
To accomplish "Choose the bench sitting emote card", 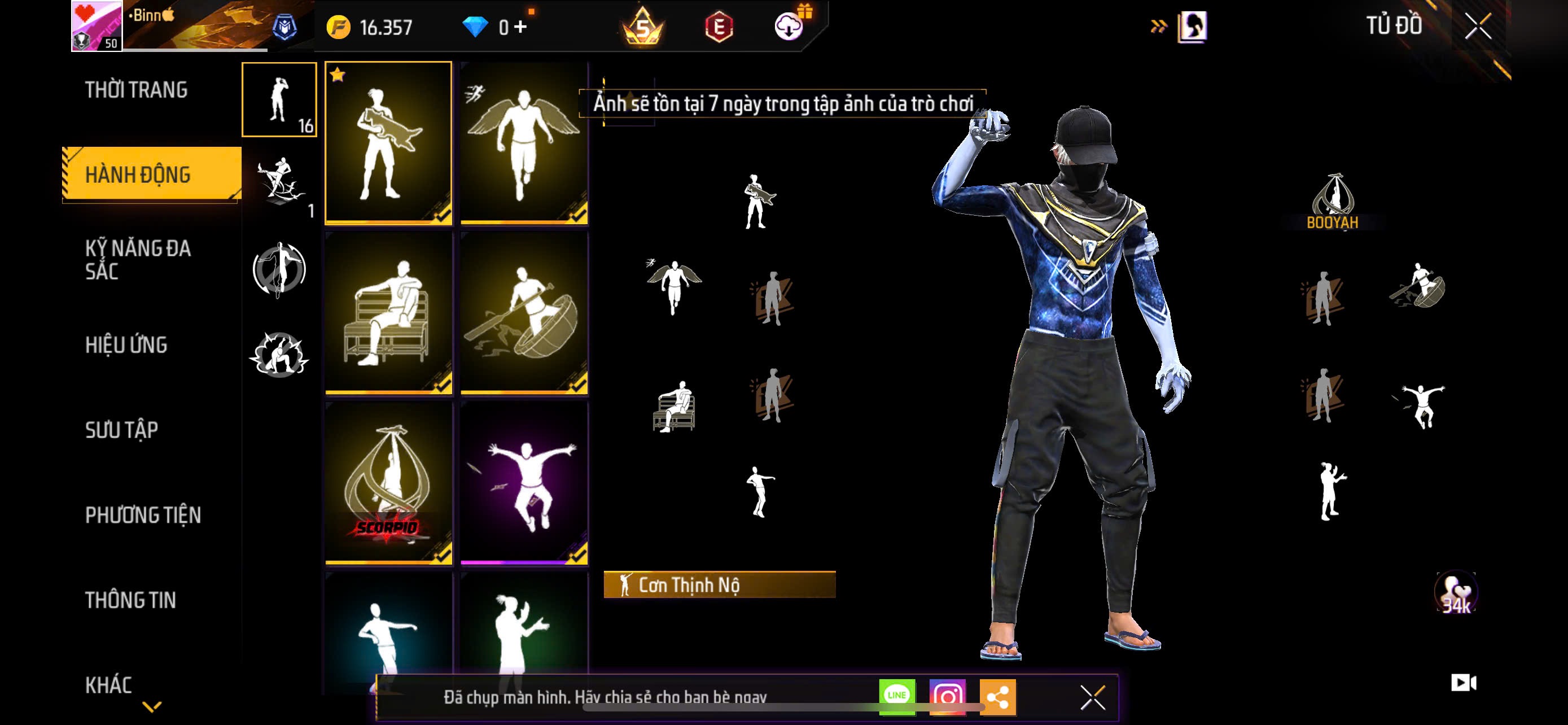I will (x=388, y=313).
